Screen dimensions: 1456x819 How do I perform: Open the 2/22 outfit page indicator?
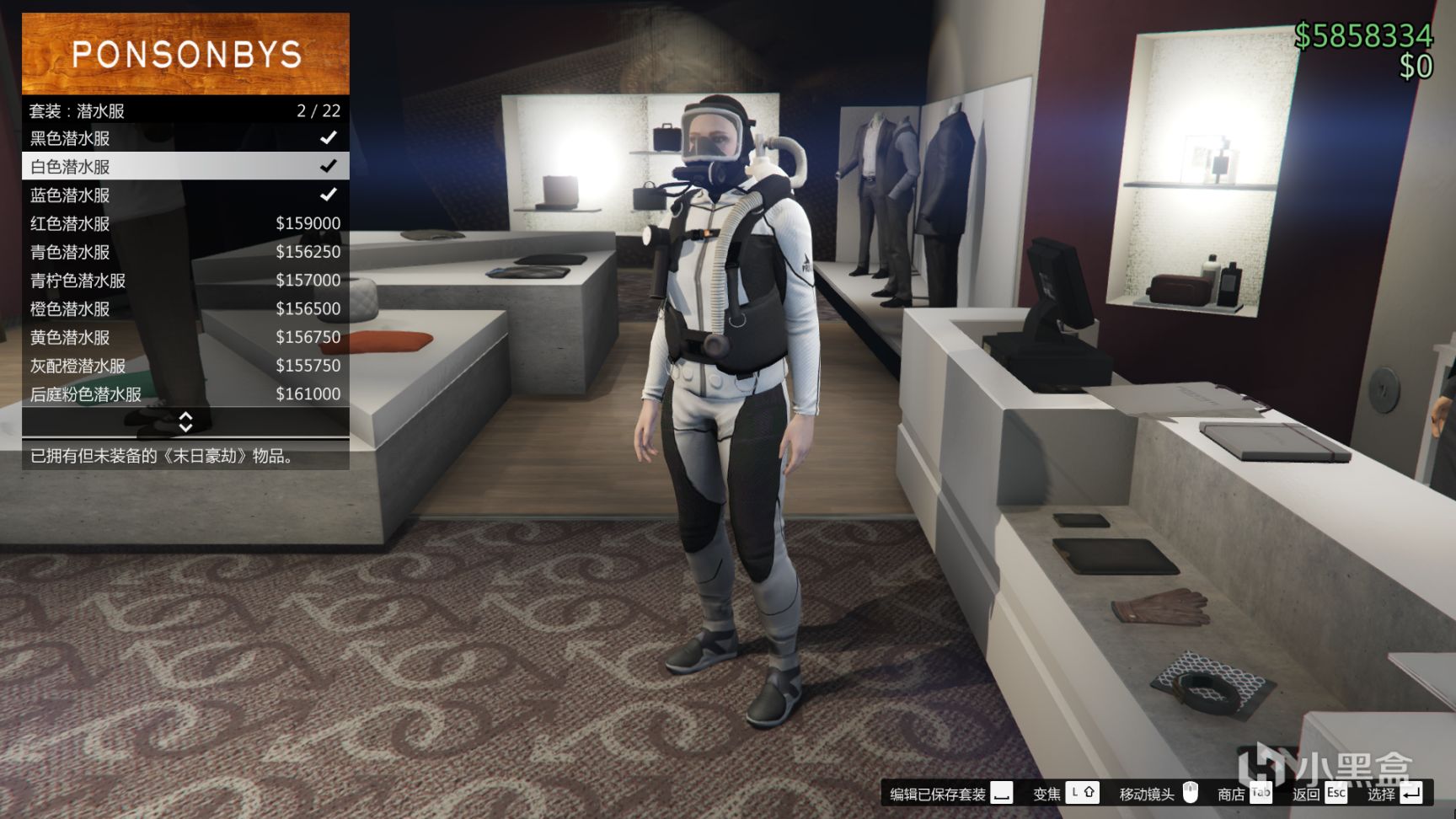318,110
